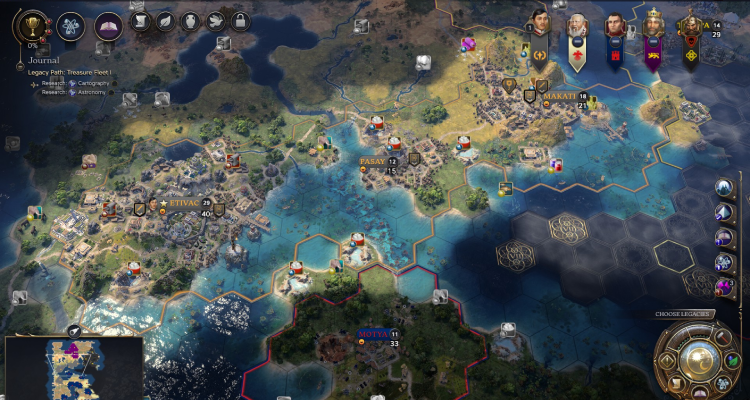Image resolution: width=750 pixels, height=400 pixels.
Task: Open the legacy progress trophy panel
Action: tap(32, 26)
